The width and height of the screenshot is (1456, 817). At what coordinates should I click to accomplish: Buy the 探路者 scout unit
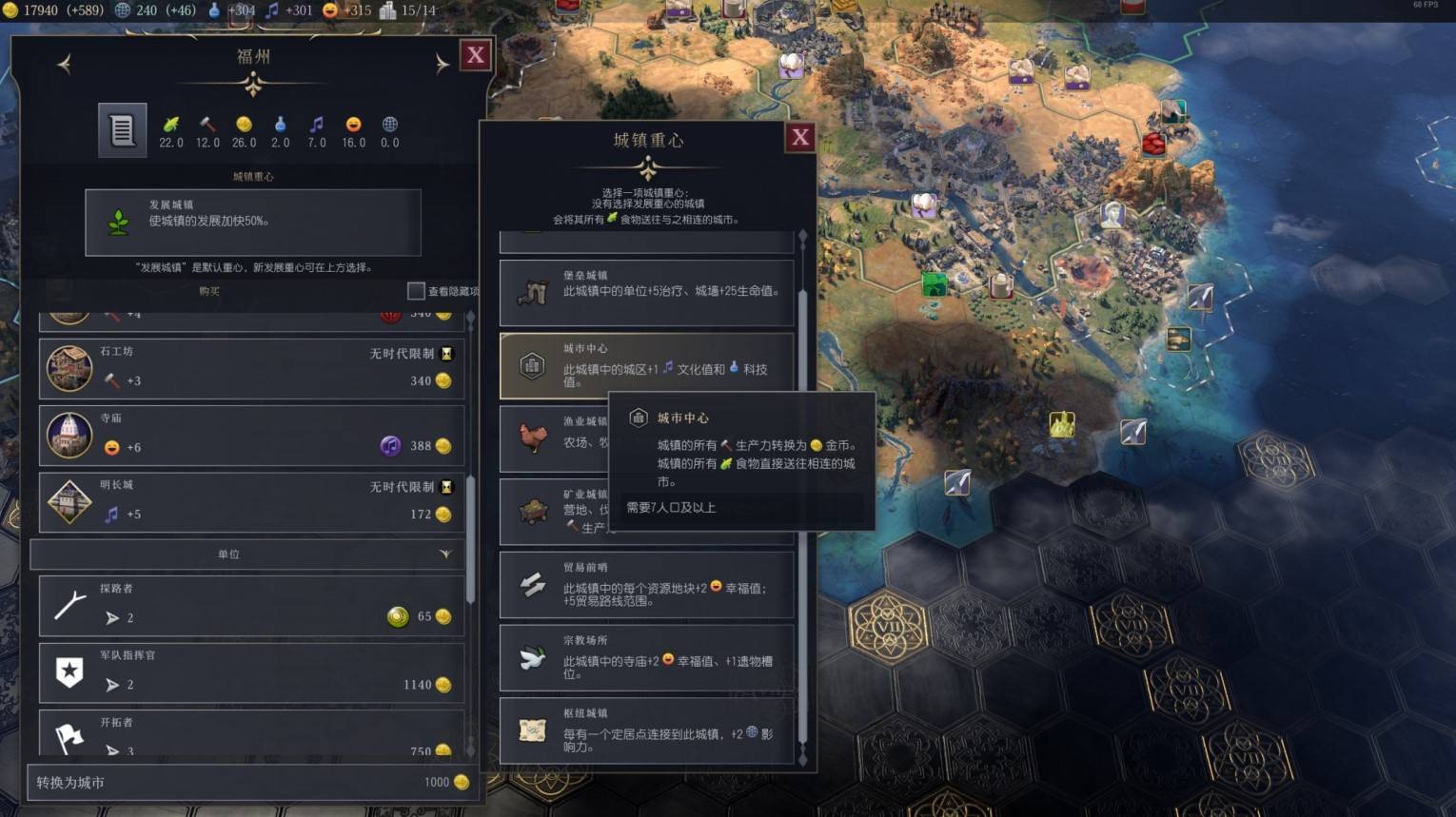click(x=251, y=605)
